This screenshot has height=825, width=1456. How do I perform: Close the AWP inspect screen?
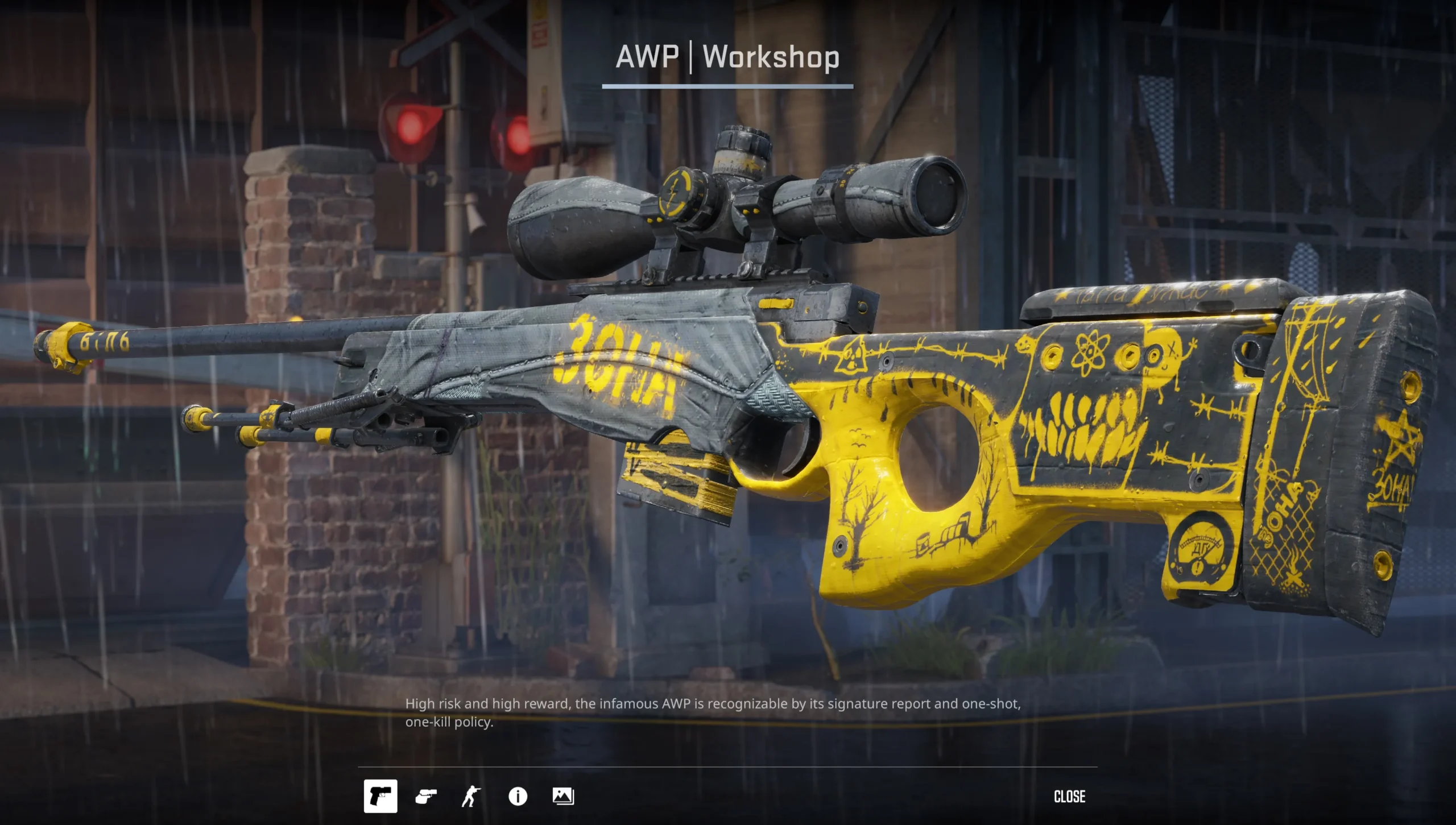pos(1069,797)
